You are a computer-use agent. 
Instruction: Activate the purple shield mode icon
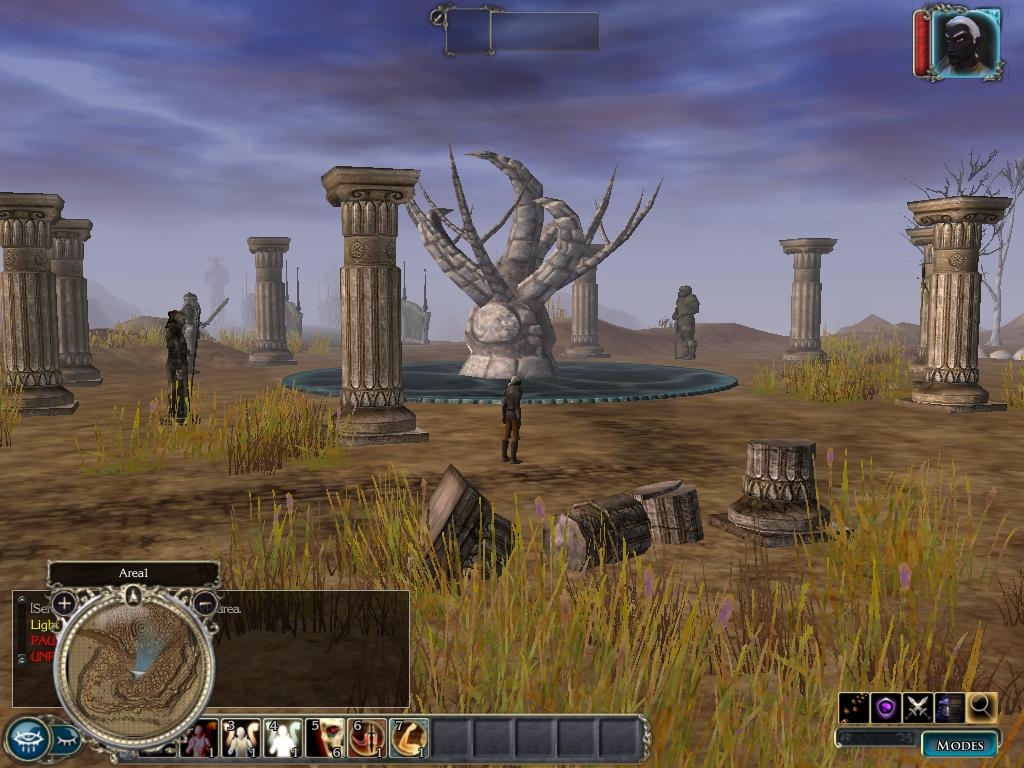pos(885,707)
